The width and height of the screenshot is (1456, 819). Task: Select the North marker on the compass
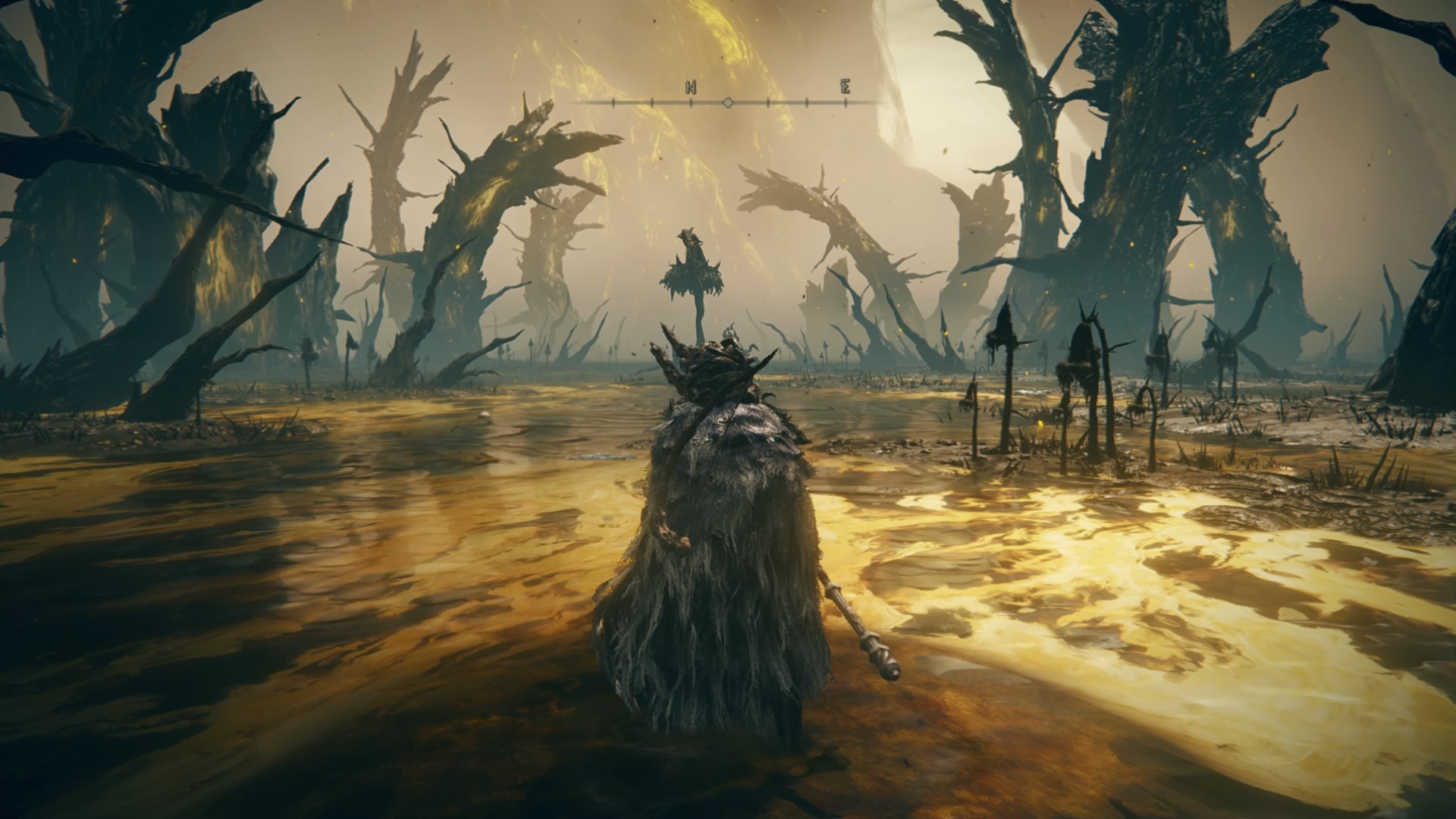[x=691, y=87]
